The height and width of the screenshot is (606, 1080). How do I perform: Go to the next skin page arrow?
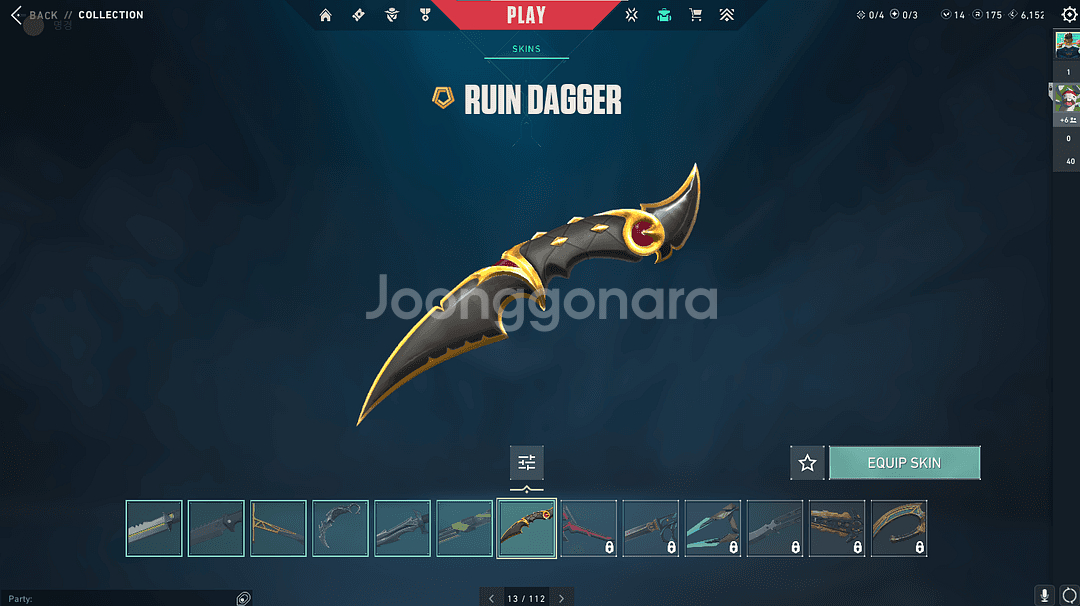pyautogui.click(x=561, y=598)
